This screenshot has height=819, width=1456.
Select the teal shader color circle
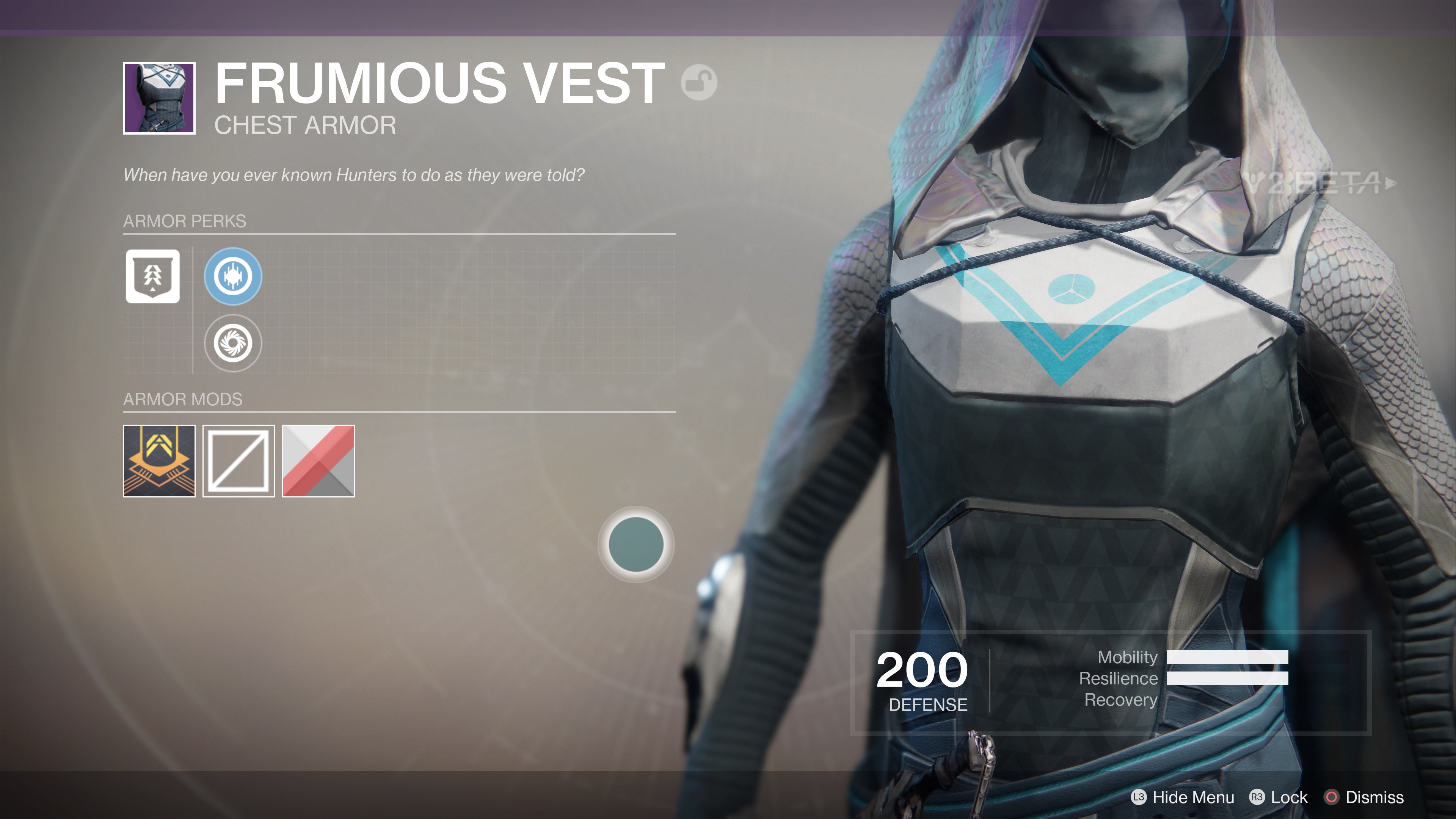(636, 543)
